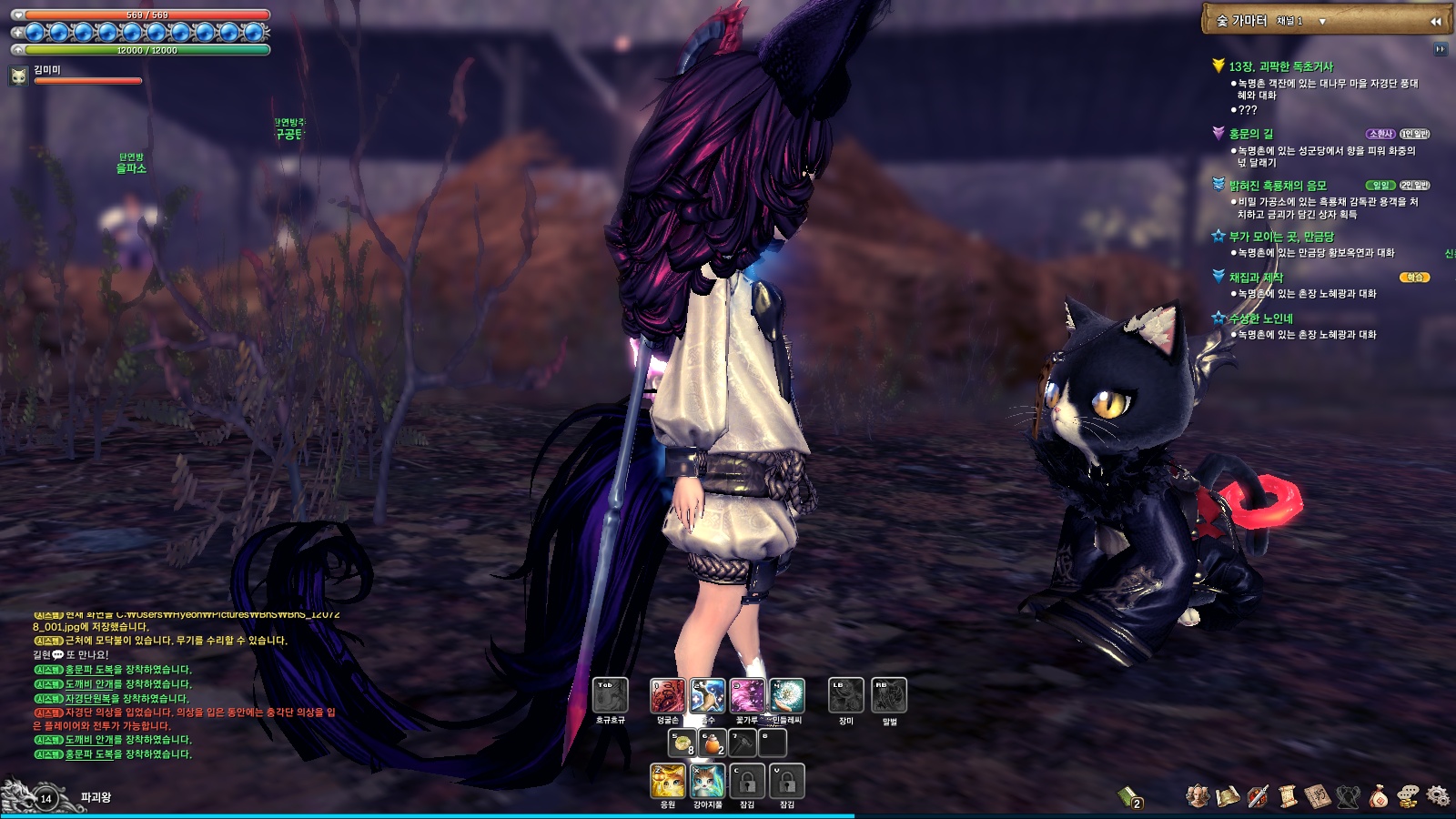This screenshot has height=819, width=1456.
Task: Collapse the quest tracker with the double-arrow chevron
Action: click(1438, 20)
